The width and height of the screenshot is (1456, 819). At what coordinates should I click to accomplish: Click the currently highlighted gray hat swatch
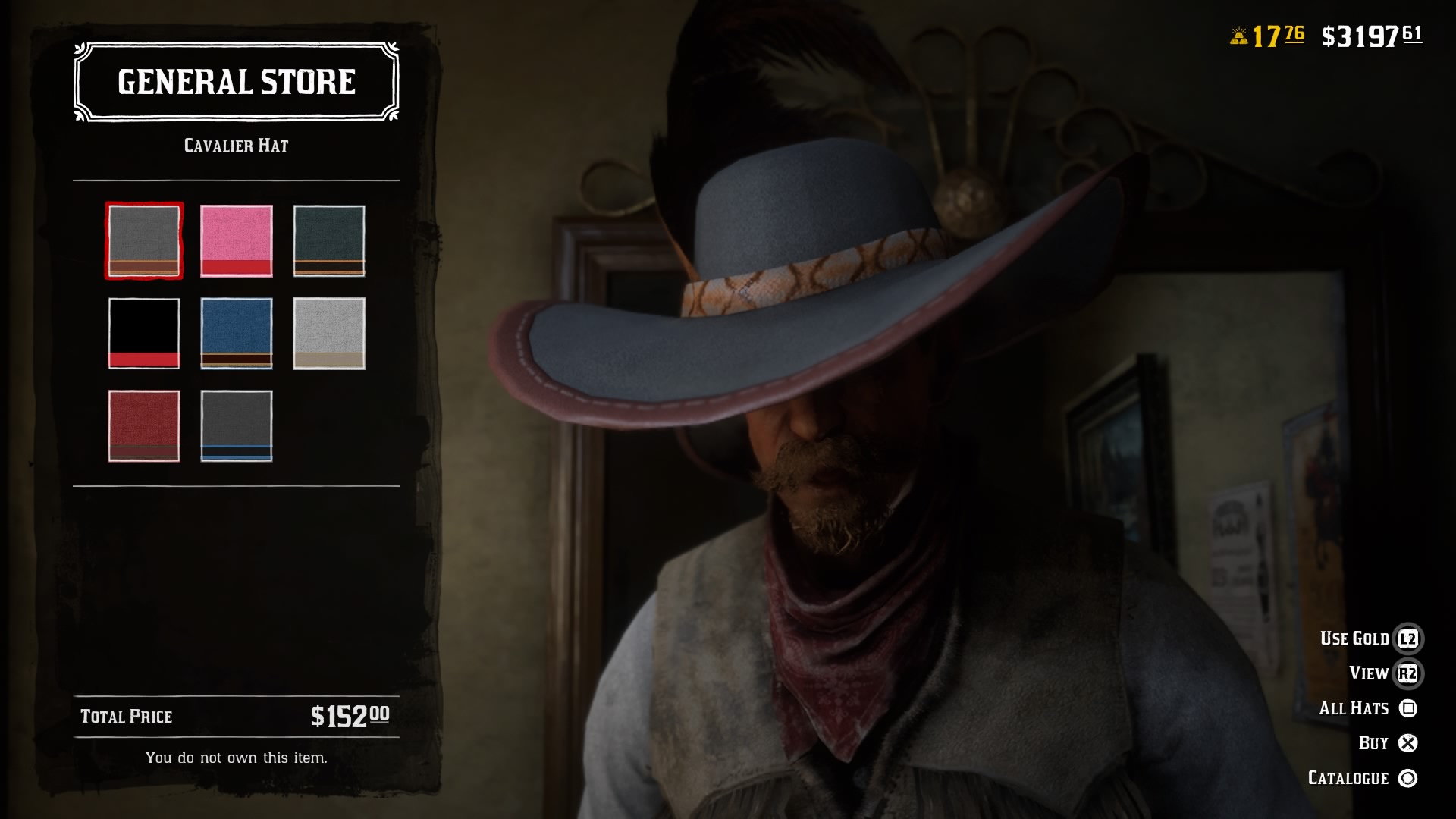click(x=143, y=242)
